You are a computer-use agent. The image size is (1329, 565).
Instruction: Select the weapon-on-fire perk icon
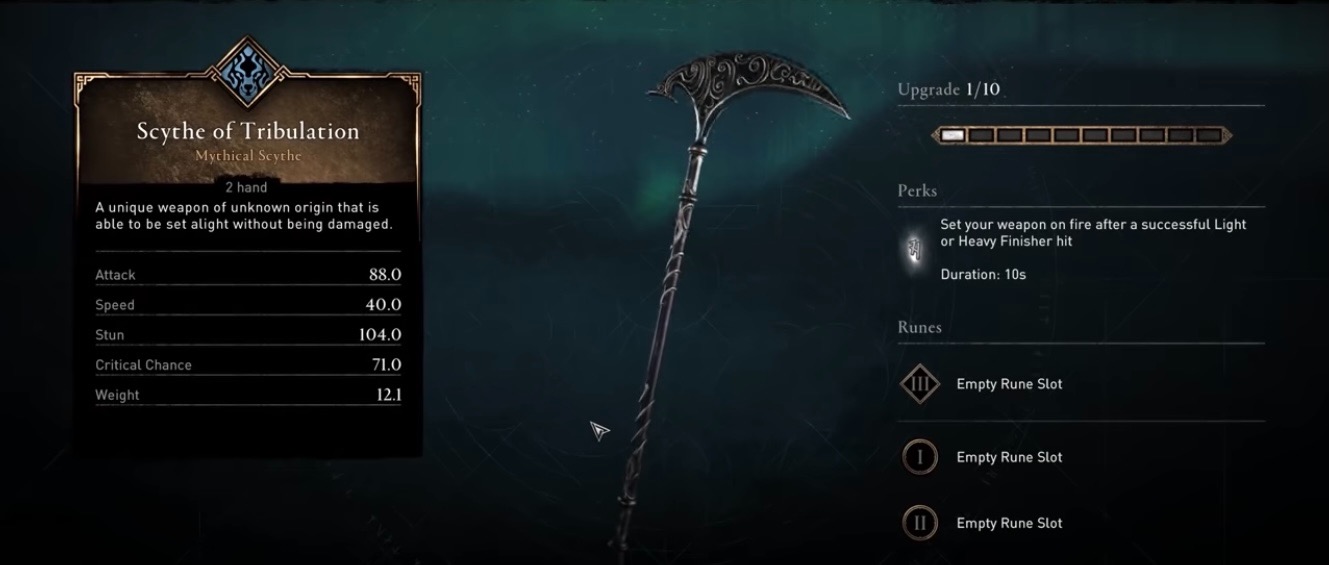click(914, 249)
